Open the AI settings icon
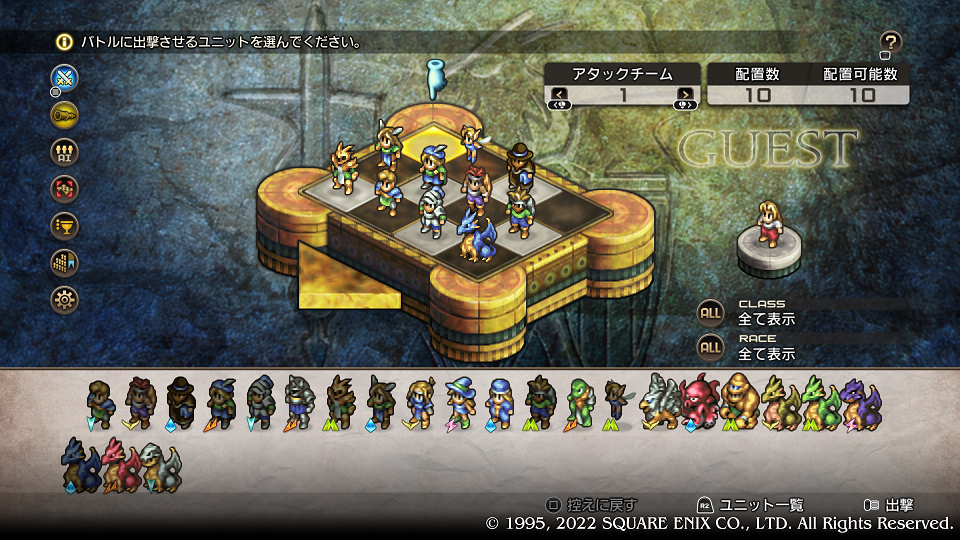This screenshot has width=960, height=540. coord(65,152)
